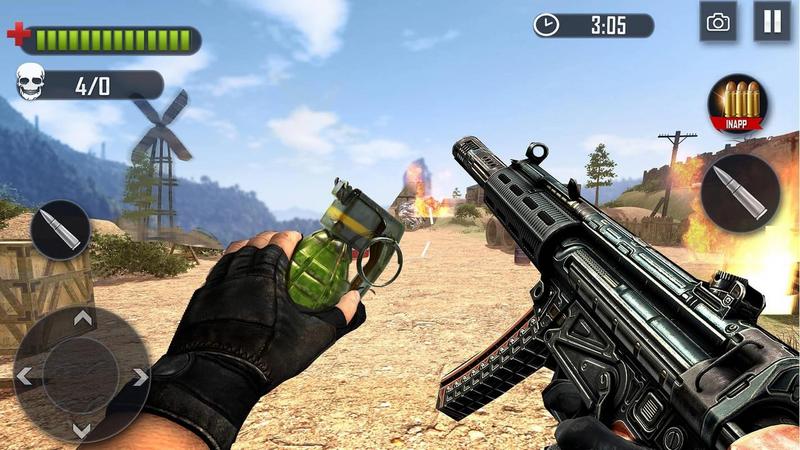The image size is (800, 450).
Task: Tap the left-side bullet fire button
Action: click(x=60, y=230)
